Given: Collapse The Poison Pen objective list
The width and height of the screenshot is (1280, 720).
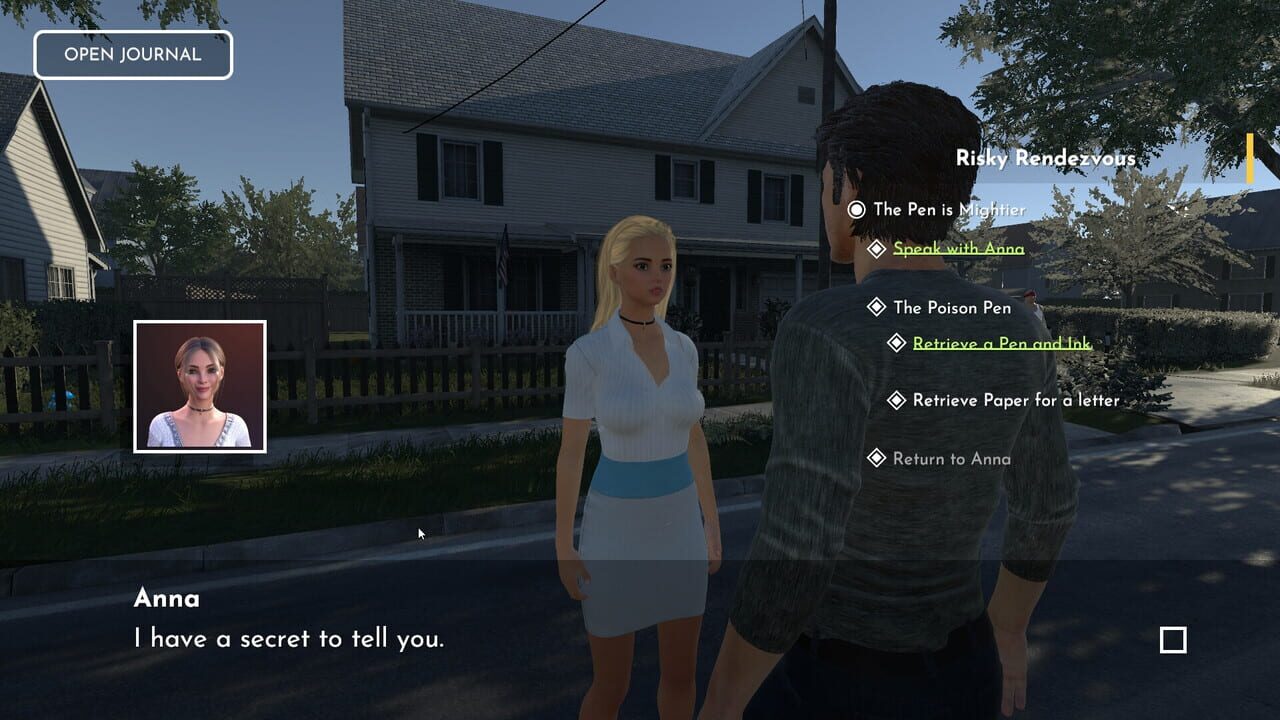Looking at the screenshot, I should 952,308.
